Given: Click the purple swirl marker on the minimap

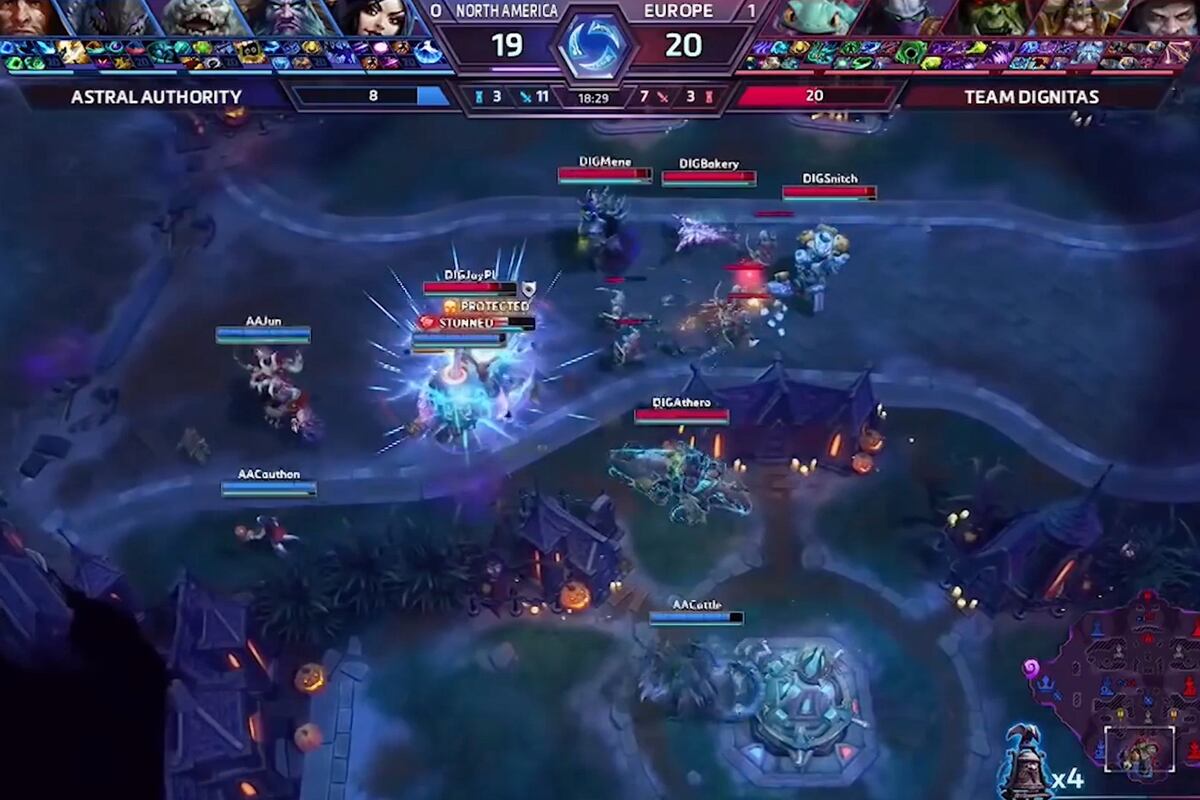Looking at the screenshot, I should (1030, 667).
